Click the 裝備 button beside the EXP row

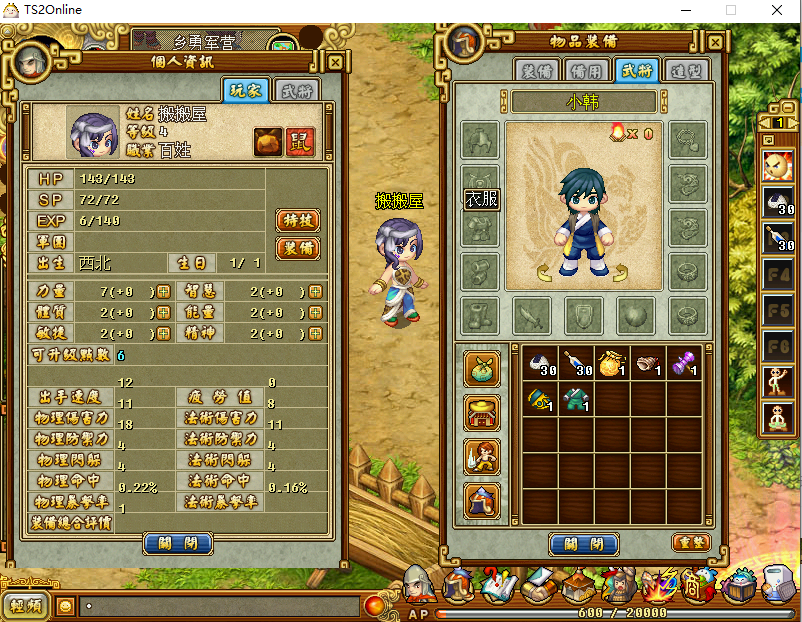(x=297, y=248)
